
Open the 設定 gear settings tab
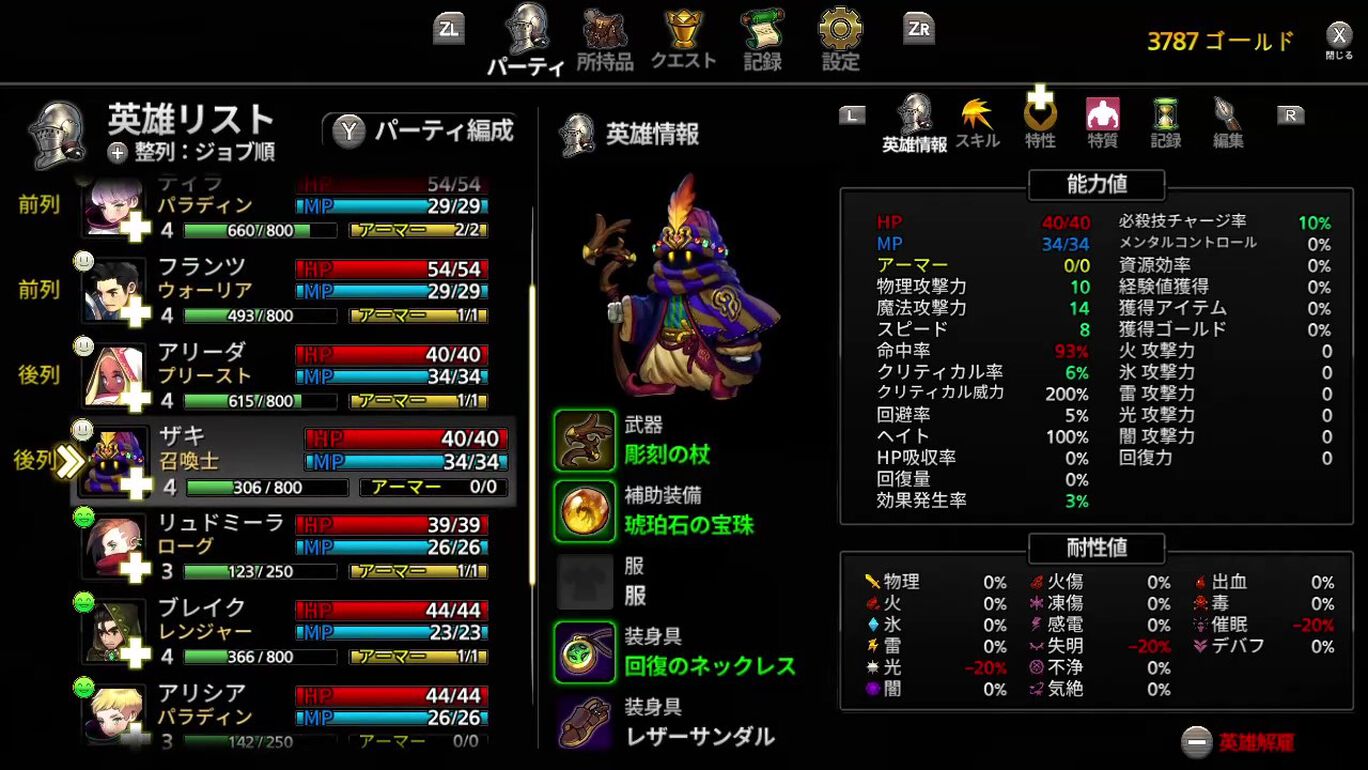tap(841, 40)
